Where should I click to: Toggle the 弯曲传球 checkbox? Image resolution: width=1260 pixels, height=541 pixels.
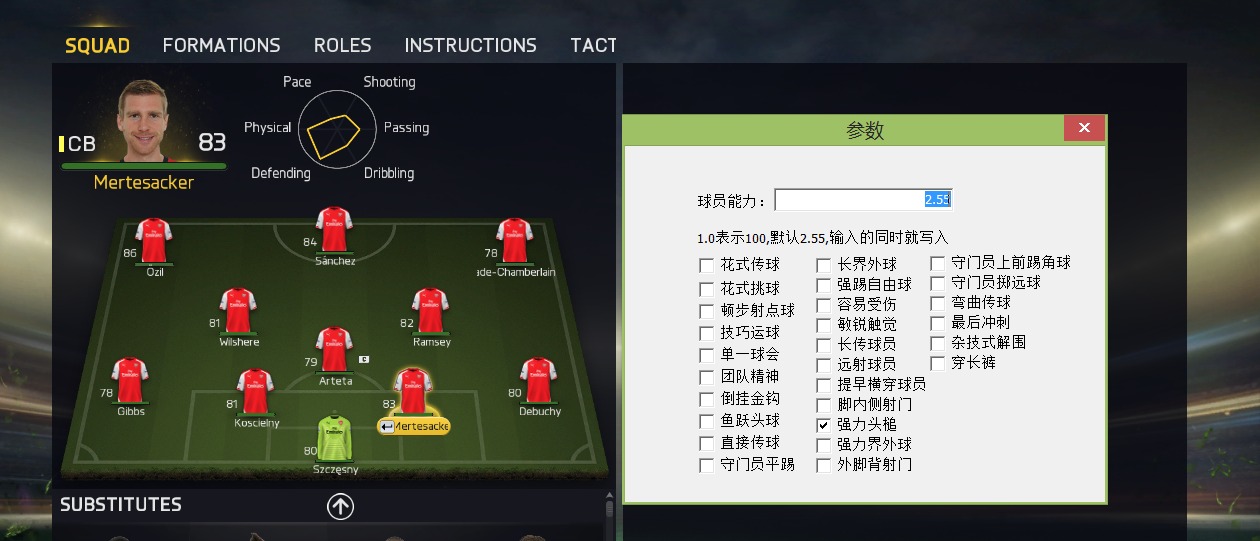pyautogui.click(x=938, y=303)
